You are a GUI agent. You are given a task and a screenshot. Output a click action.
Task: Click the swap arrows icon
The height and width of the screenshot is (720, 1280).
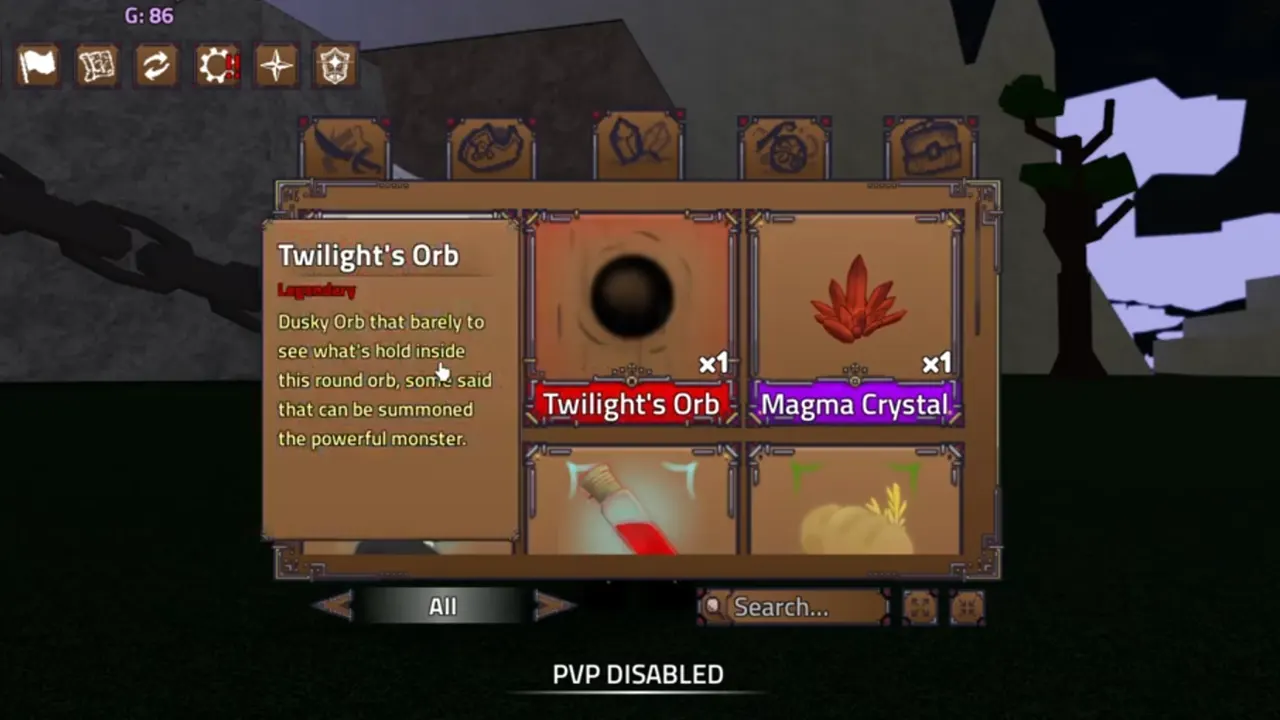pyautogui.click(x=156, y=65)
